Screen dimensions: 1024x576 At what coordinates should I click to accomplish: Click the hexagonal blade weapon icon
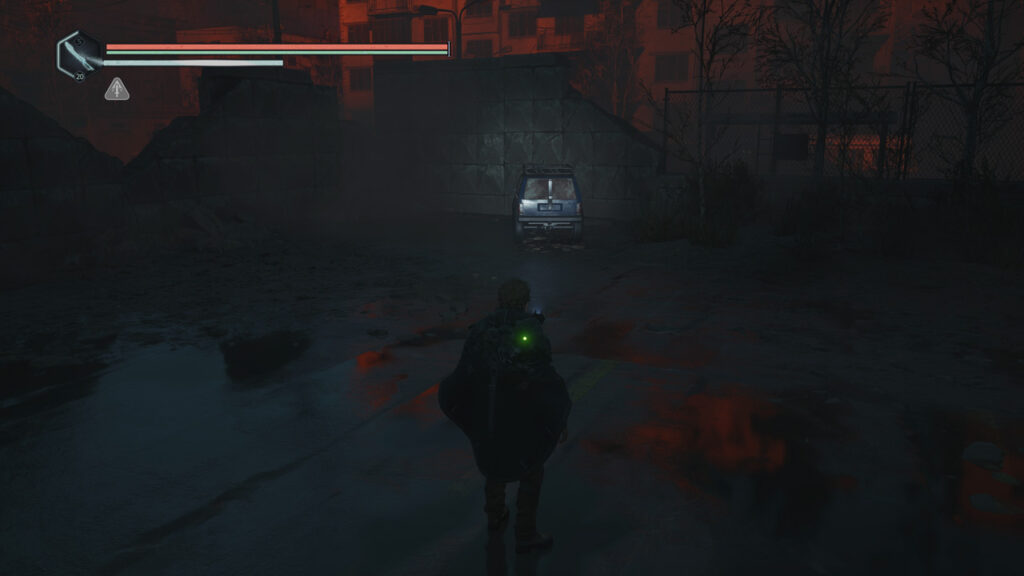[x=79, y=54]
